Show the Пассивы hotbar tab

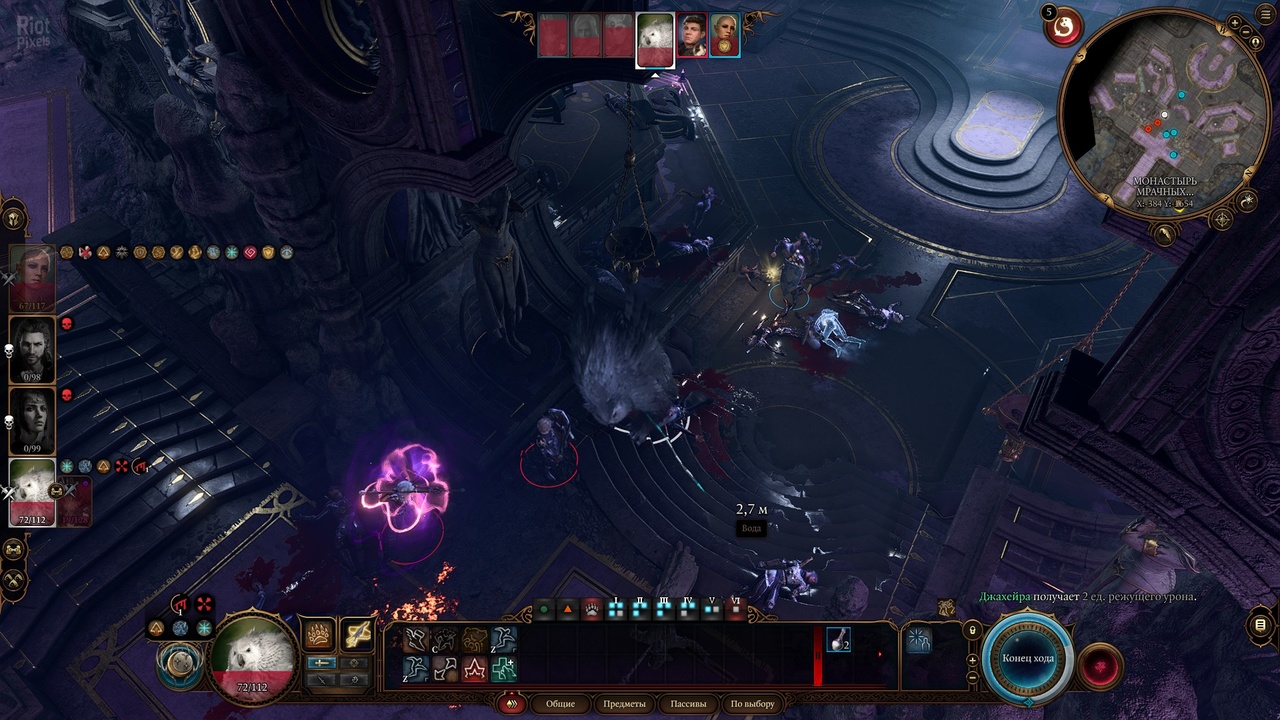[x=689, y=704]
